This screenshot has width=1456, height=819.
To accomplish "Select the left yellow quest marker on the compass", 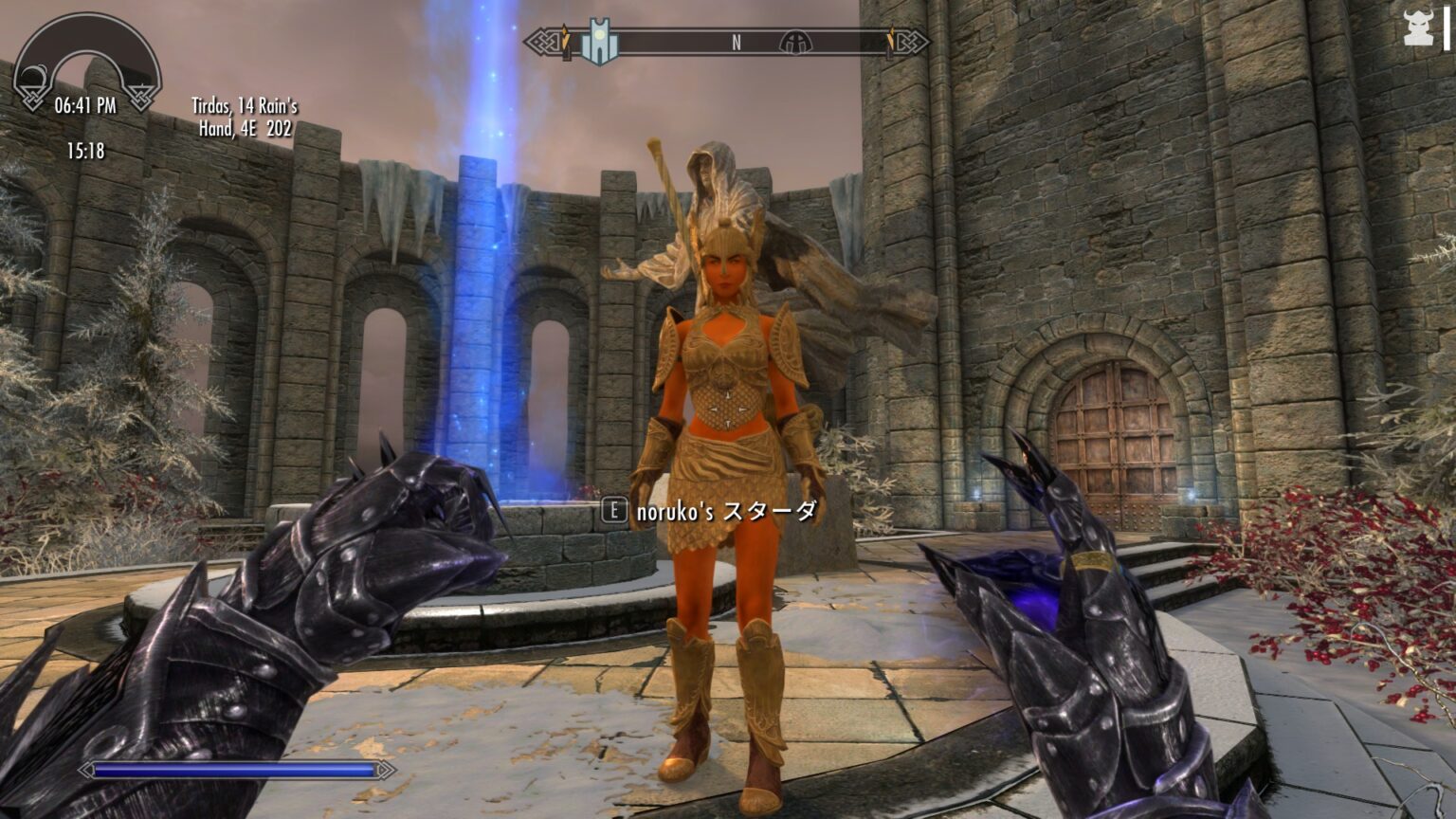I will click(565, 36).
